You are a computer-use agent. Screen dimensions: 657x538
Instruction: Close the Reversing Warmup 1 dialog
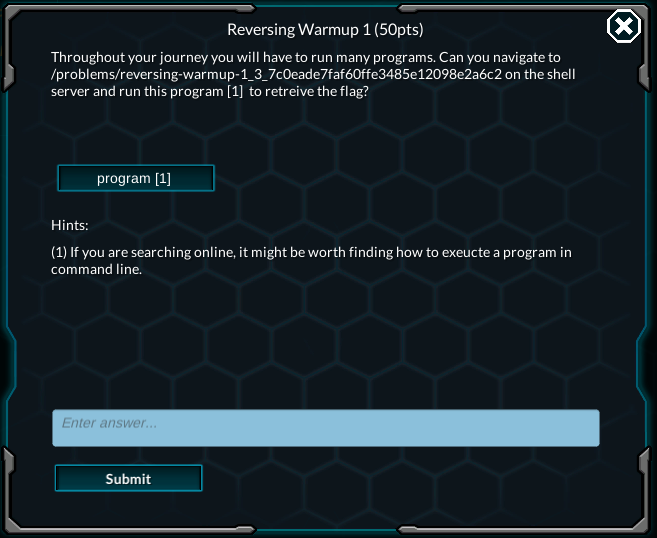(624, 27)
